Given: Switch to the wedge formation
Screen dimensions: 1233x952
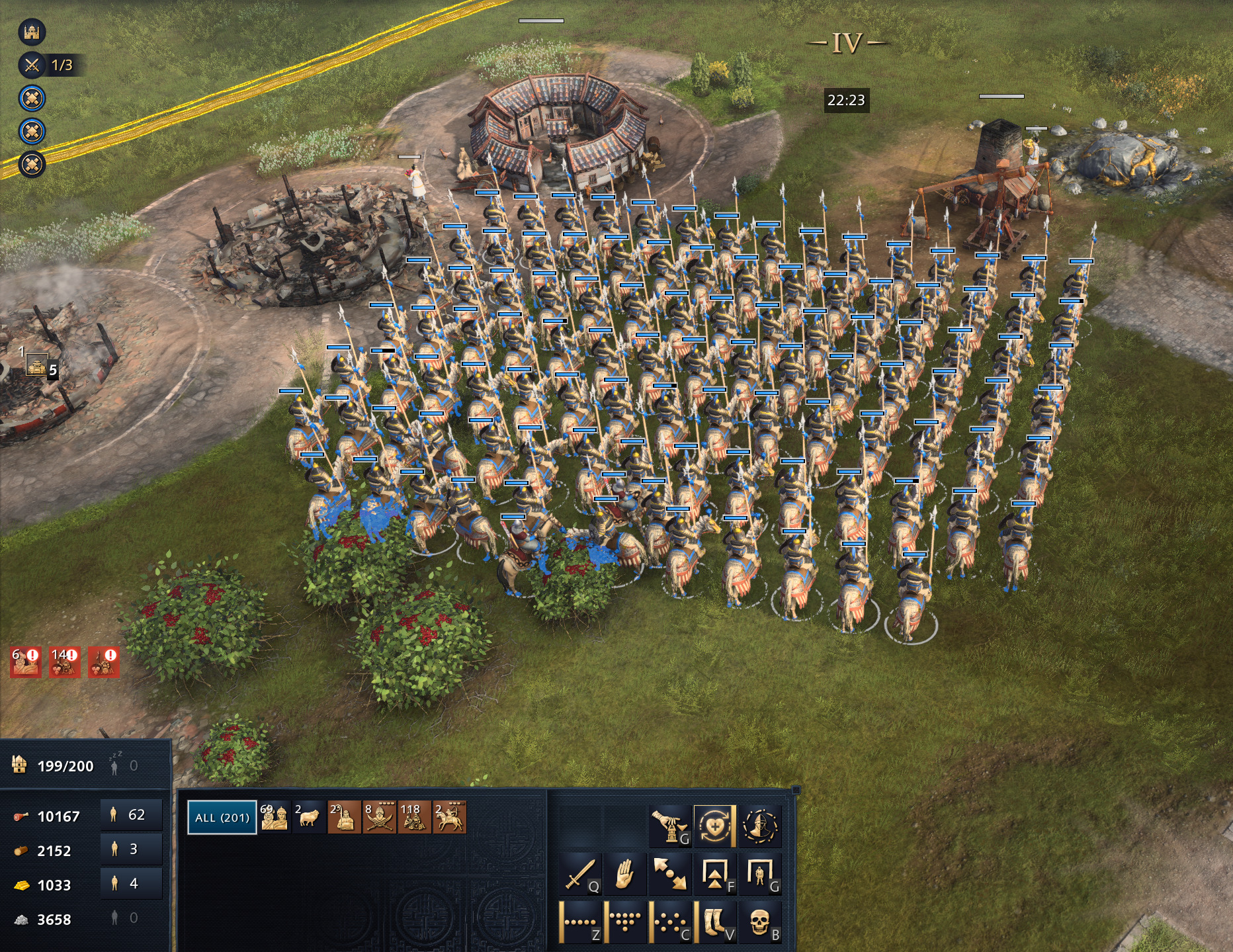Looking at the screenshot, I should click(x=625, y=920).
